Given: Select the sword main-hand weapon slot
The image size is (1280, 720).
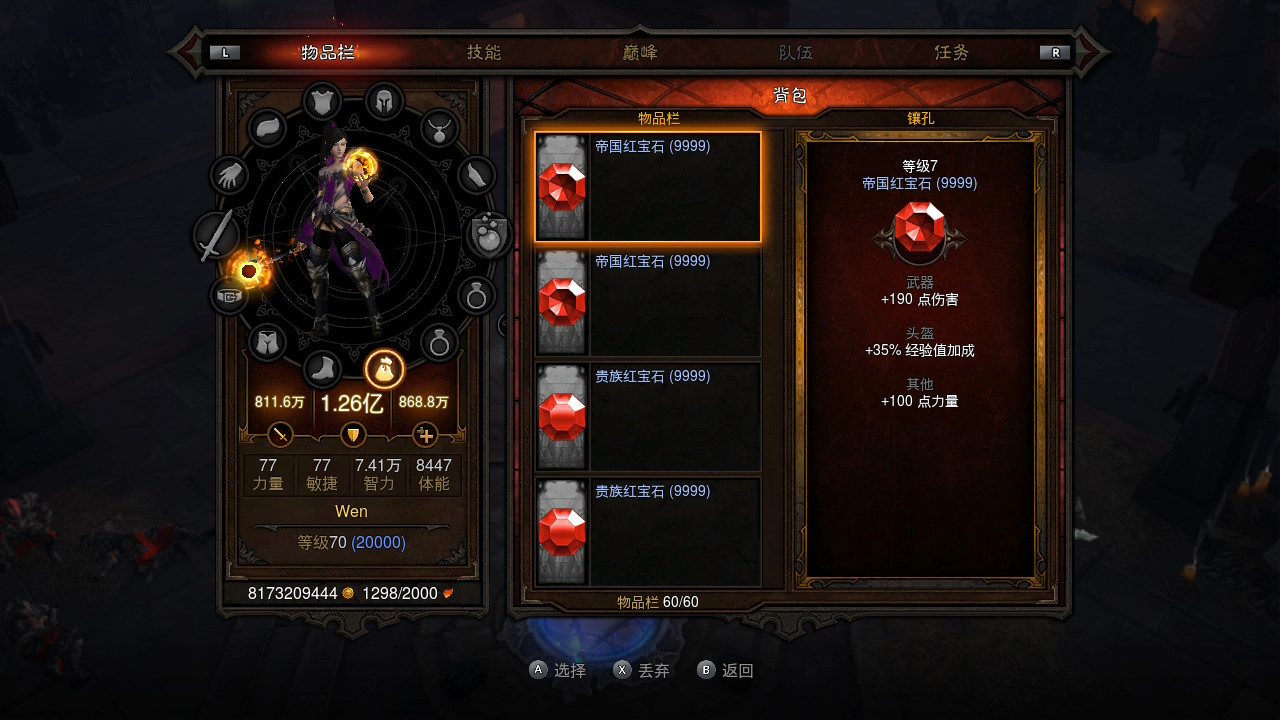Looking at the screenshot, I should click(216, 236).
